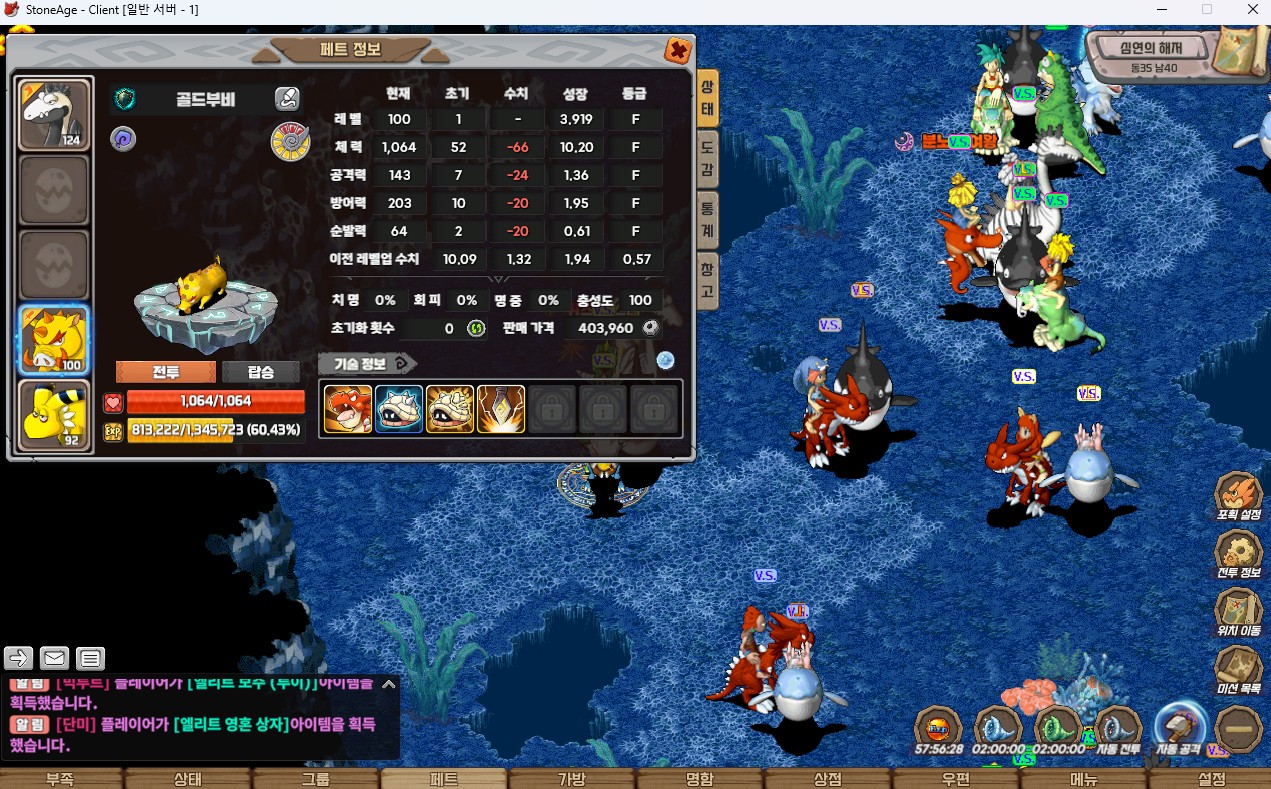Open the 설정 settings menu

(x=1211, y=779)
